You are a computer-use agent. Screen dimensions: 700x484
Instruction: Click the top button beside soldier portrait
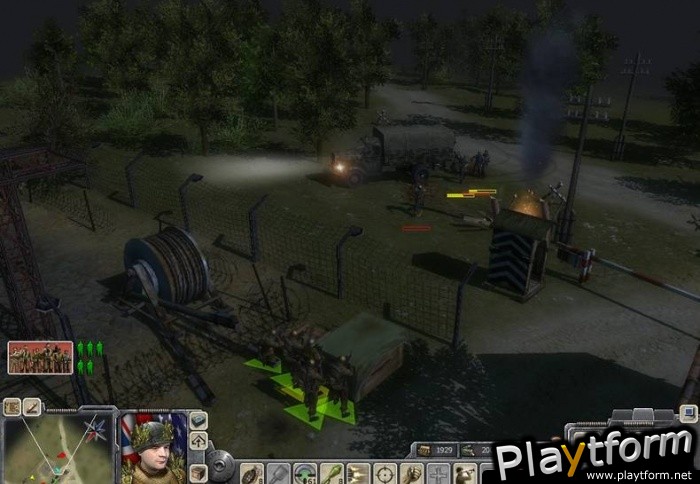(198, 420)
